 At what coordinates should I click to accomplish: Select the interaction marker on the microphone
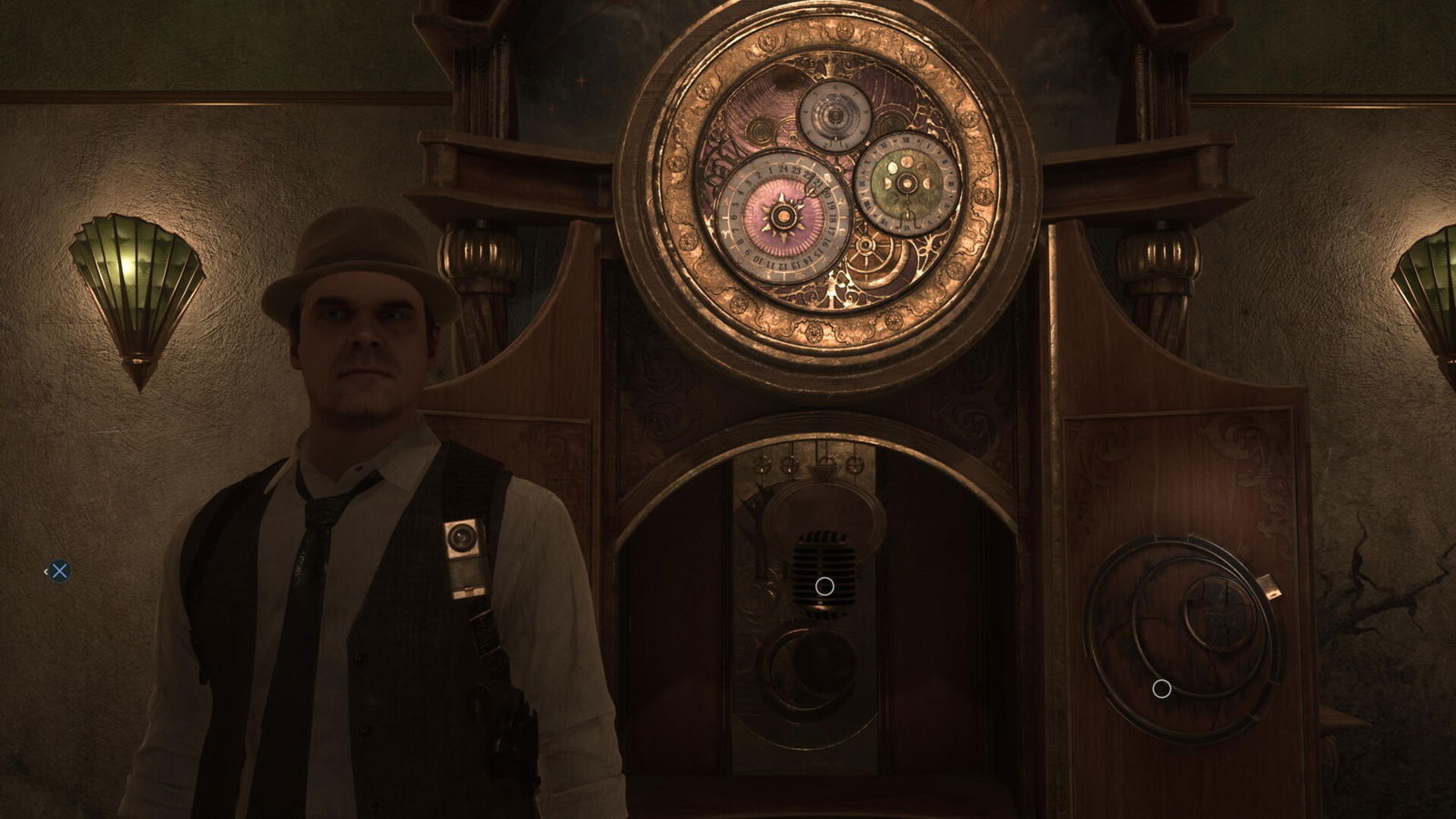click(x=824, y=586)
